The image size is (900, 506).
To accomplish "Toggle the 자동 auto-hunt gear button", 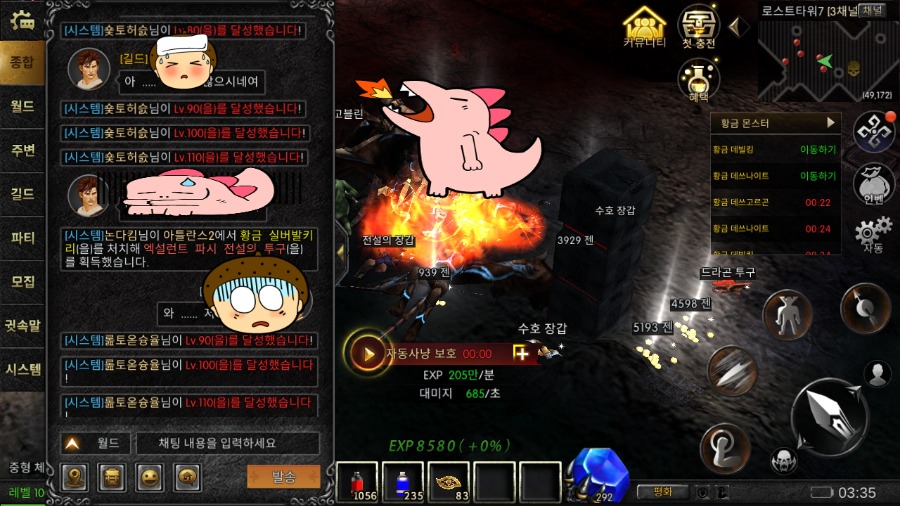I will 872,235.
